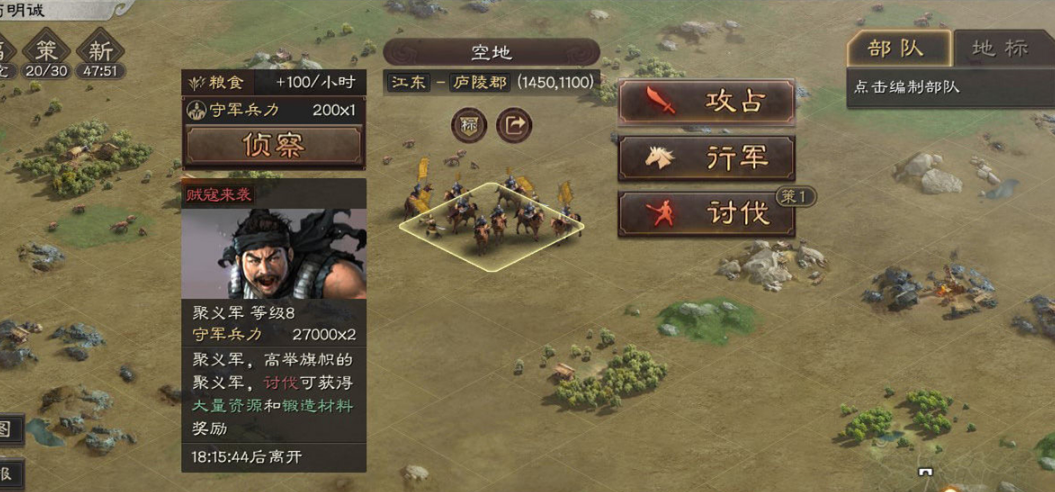Select the 行军 march command
The height and width of the screenshot is (492, 1055).
coord(706,158)
